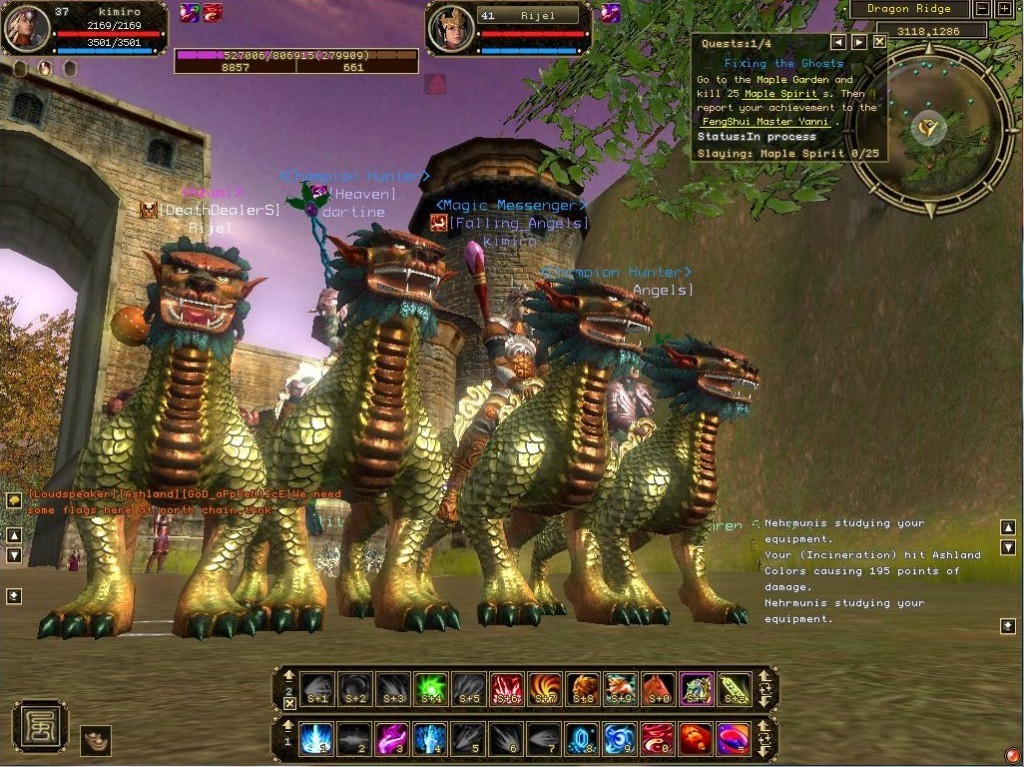Close the upper hotbar with X button
The height and width of the screenshot is (767, 1024).
click(x=289, y=704)
